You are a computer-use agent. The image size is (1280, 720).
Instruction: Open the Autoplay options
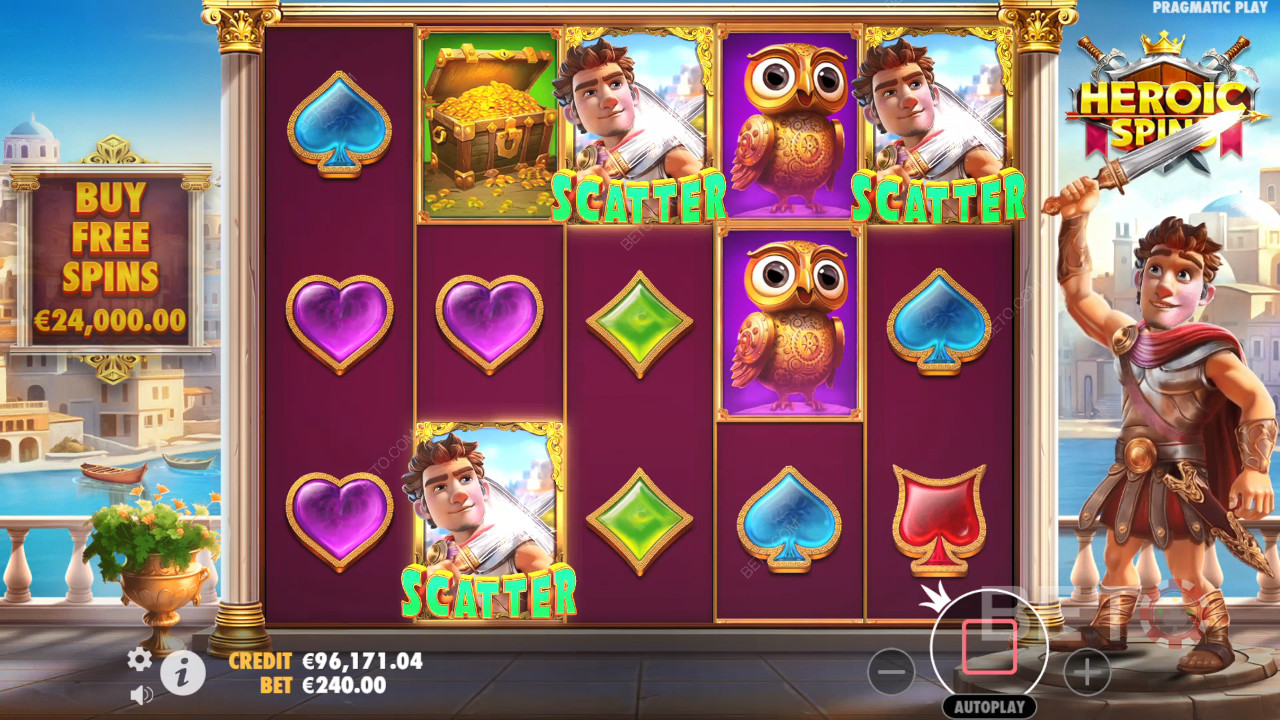[988, 706]
